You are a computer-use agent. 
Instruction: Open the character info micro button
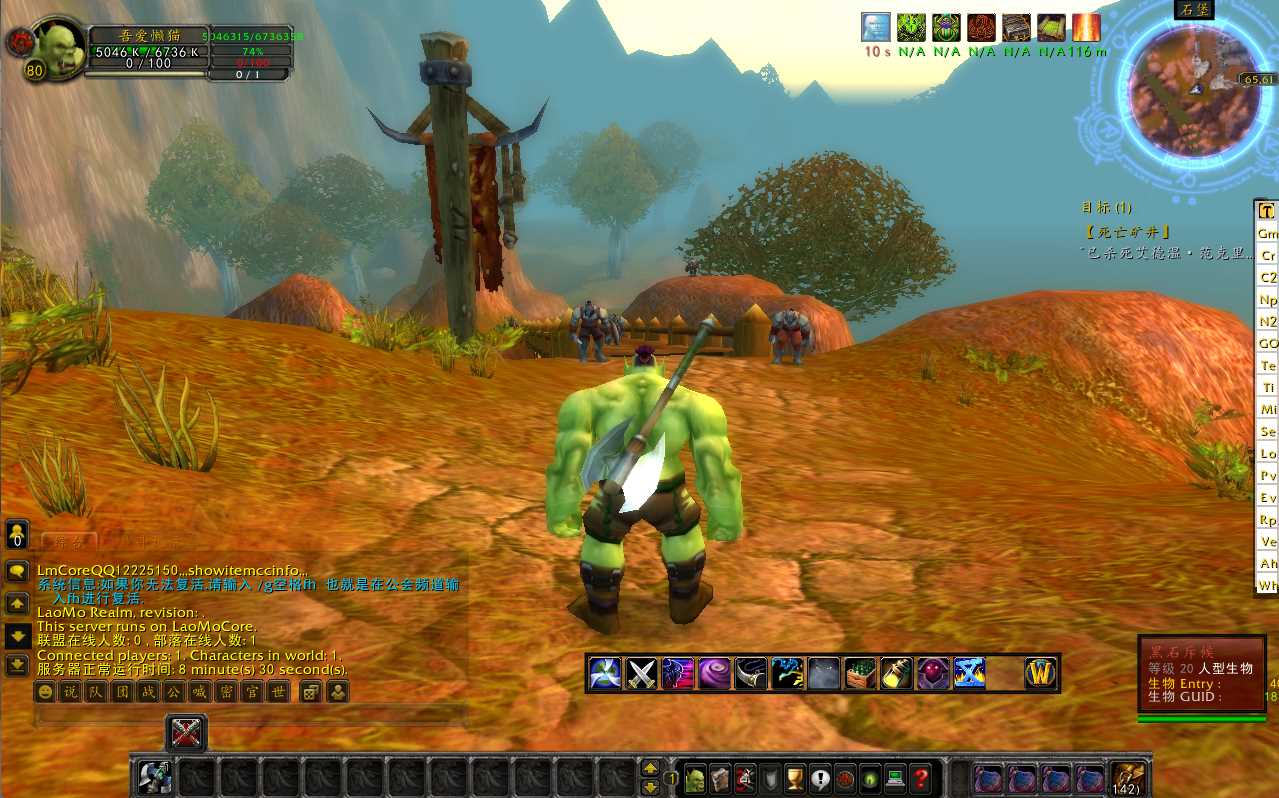(696, 778)
